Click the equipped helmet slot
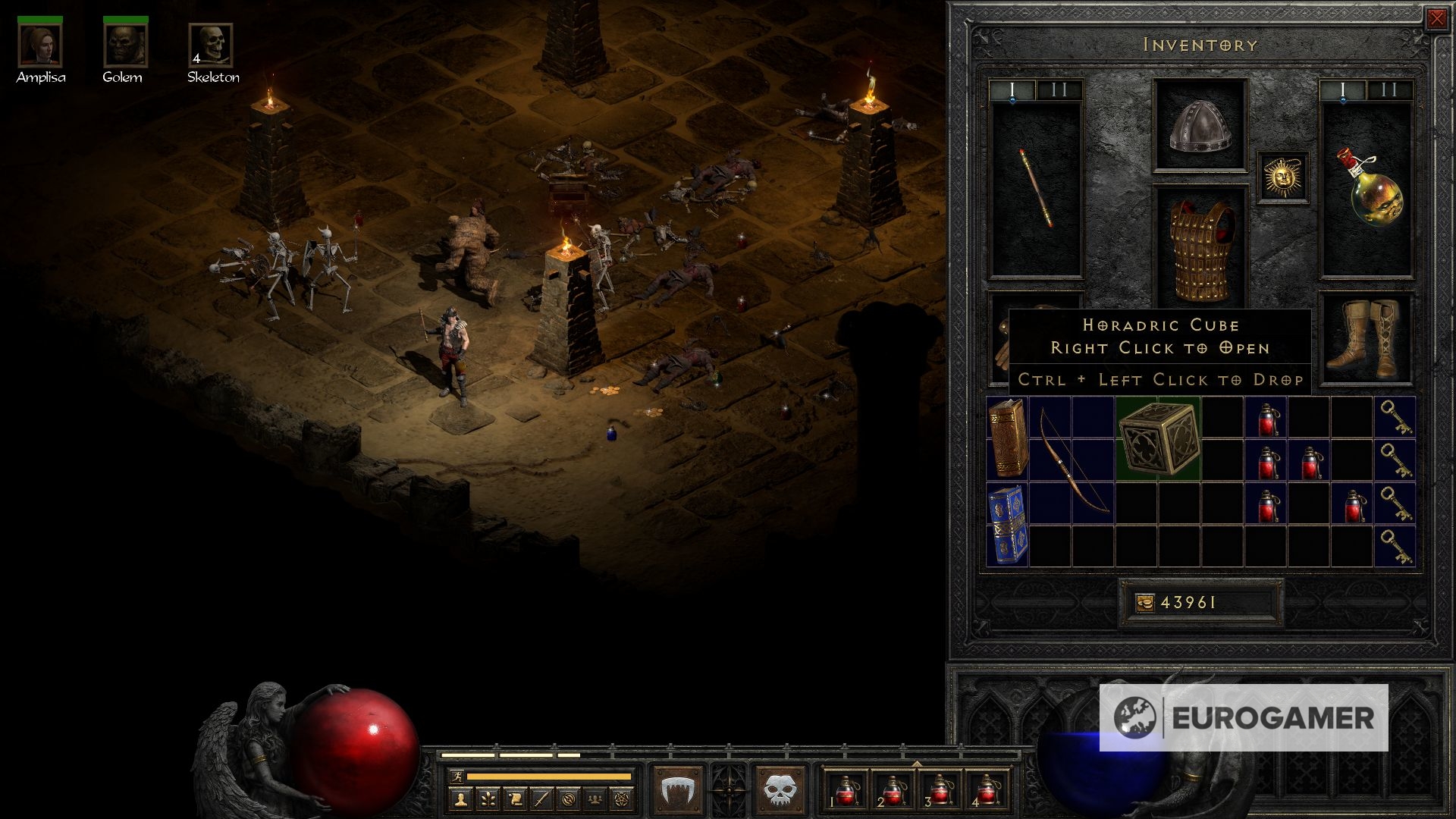1456x819 pixels. pyautogui.click(x=1200, y=125)
